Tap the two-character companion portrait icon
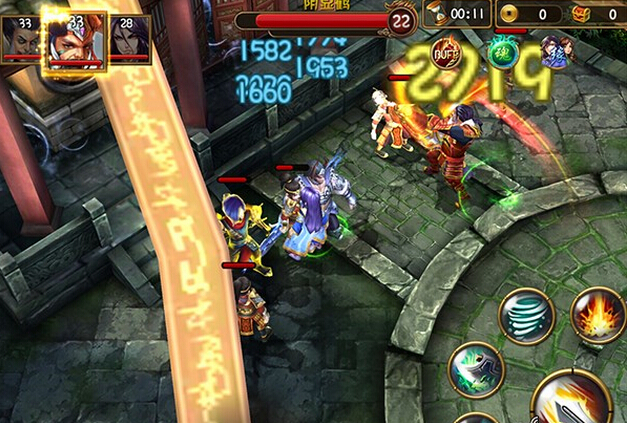Screen dimensions: 629x423 click(555, 50)
